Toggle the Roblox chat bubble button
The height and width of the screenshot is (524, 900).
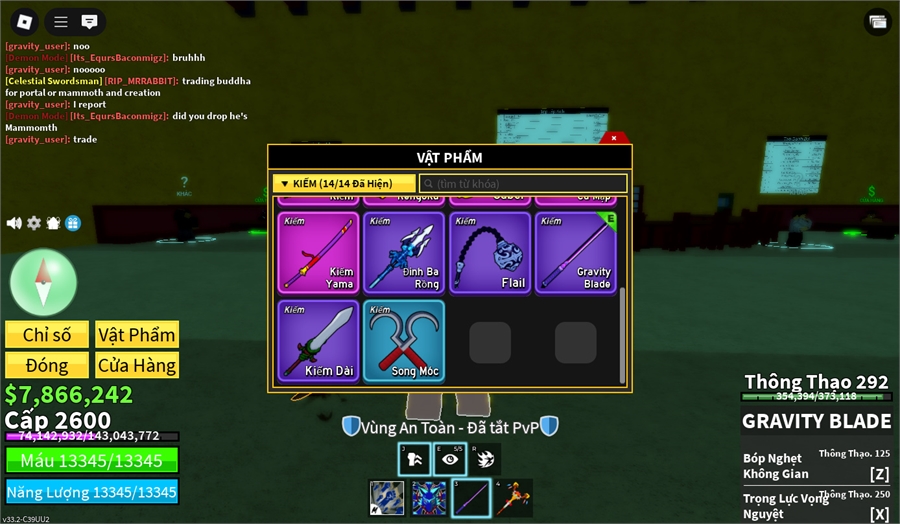89,21
